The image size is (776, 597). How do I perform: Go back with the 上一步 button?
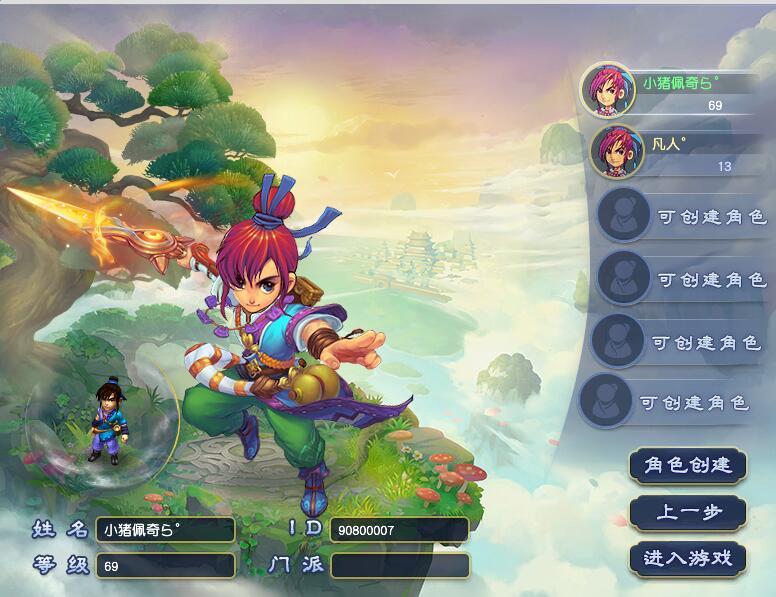pos(688,512)
